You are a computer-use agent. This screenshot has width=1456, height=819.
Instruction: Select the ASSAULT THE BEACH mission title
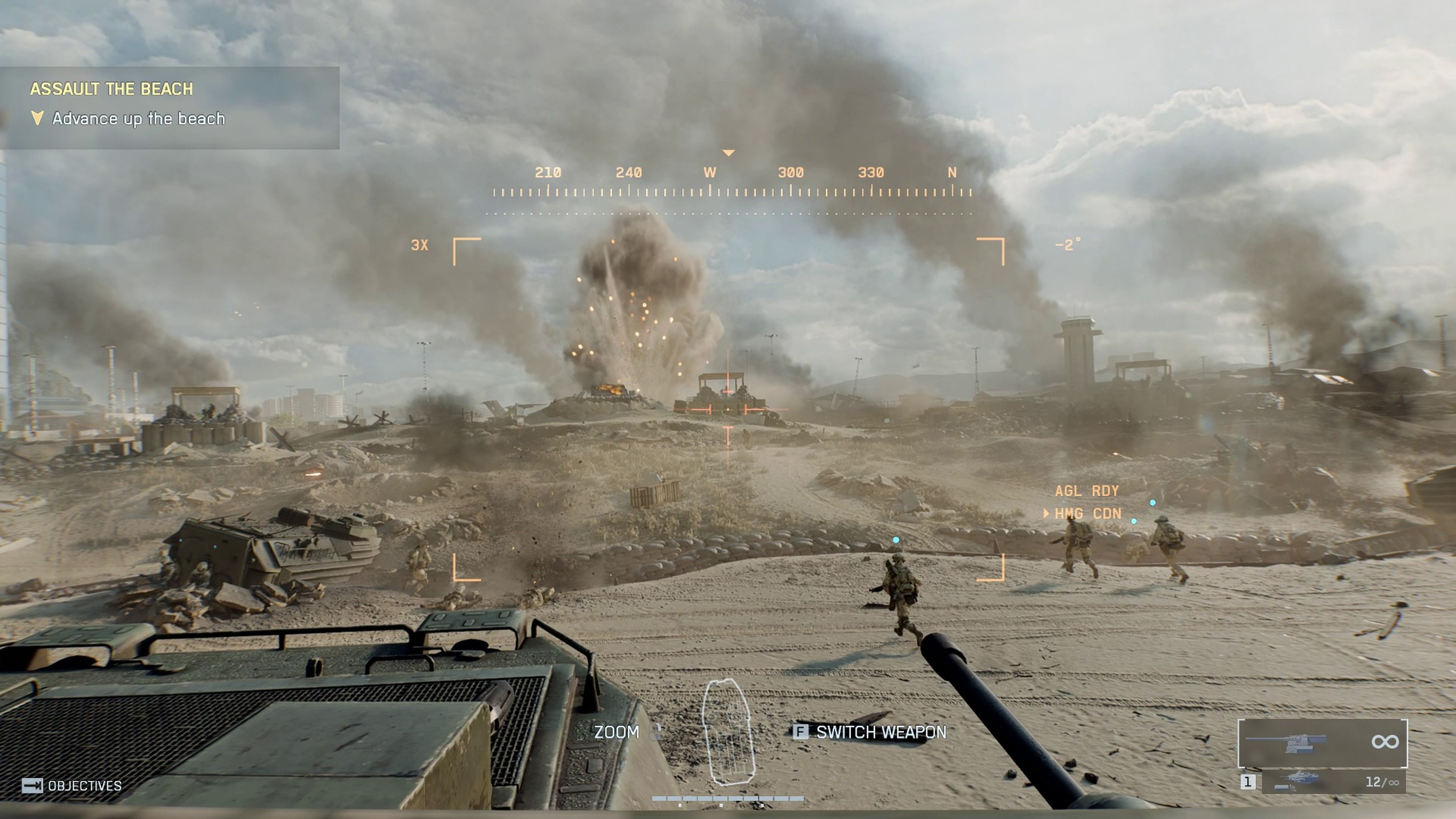[x=112, y=88]
